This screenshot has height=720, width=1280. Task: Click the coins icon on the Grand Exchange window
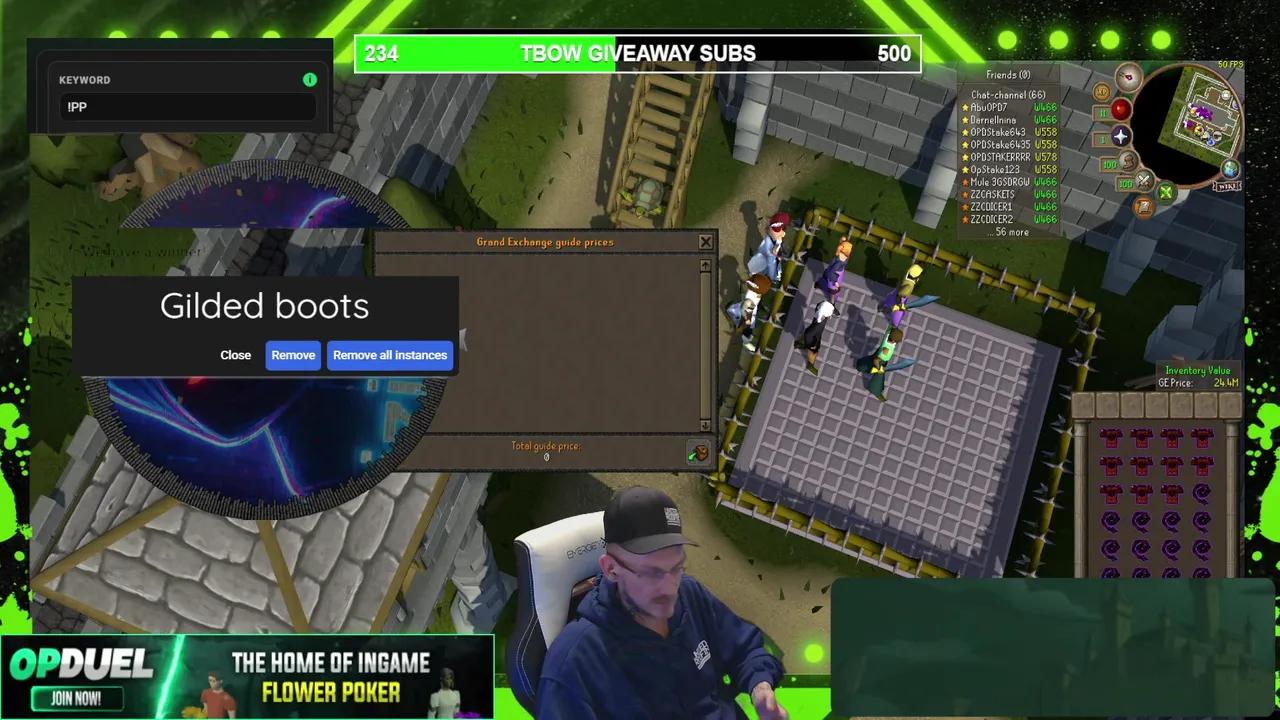(x=697, y=453)
